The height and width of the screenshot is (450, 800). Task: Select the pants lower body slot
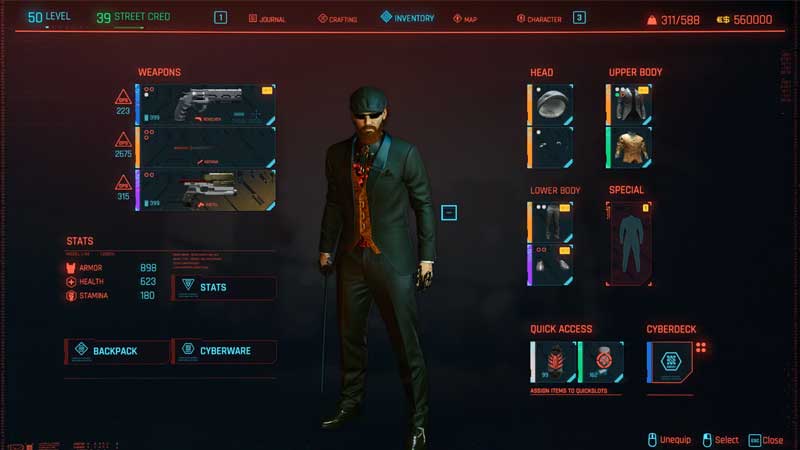point(551,222)
